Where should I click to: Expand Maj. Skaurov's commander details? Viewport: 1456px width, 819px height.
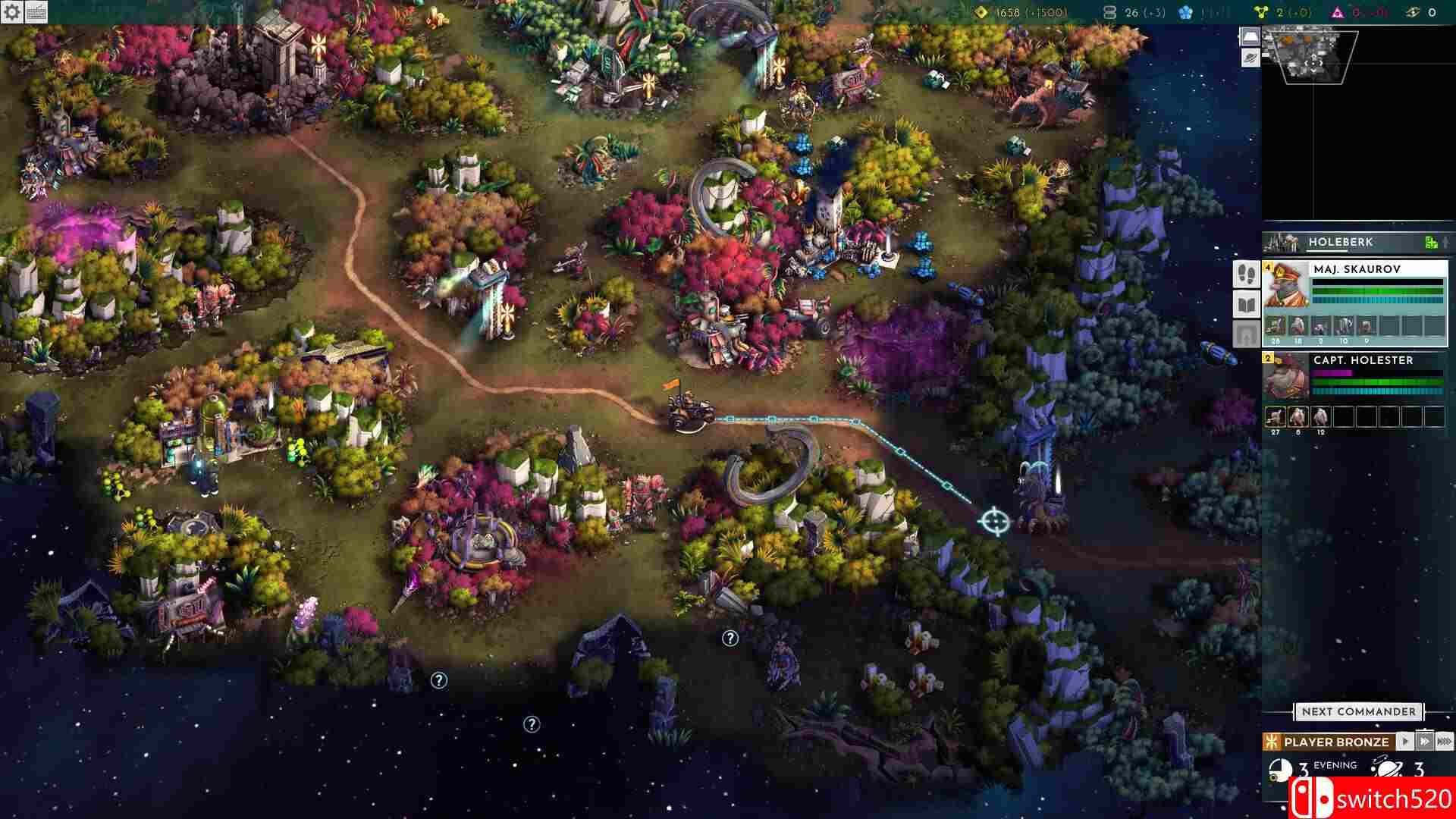point(1287,286)
